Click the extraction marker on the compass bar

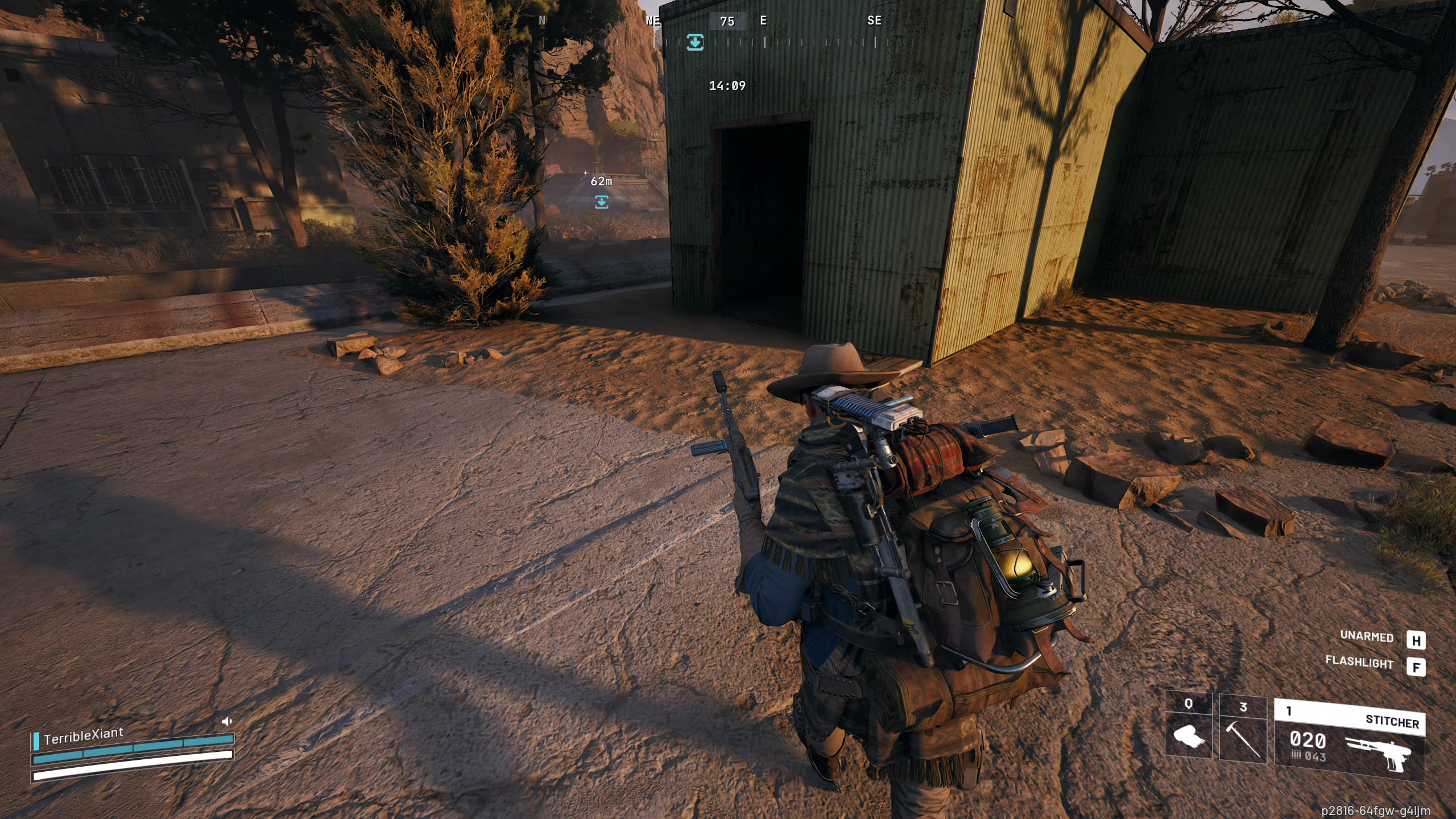tap(695, 42)
